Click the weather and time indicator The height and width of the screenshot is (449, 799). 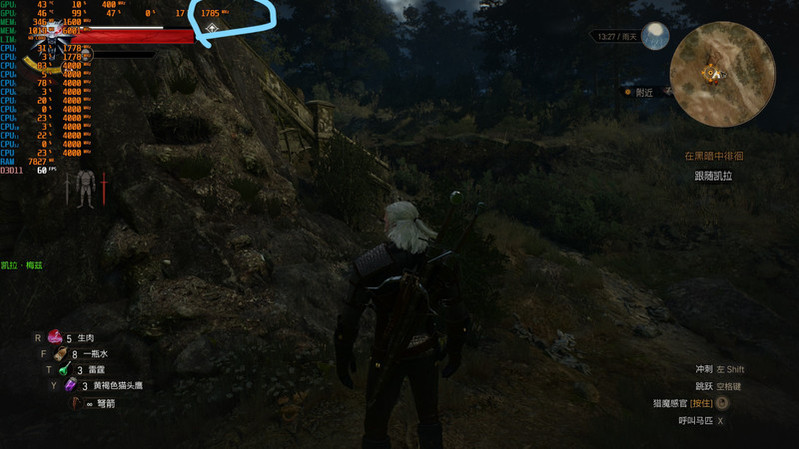(x=618, y=37)
